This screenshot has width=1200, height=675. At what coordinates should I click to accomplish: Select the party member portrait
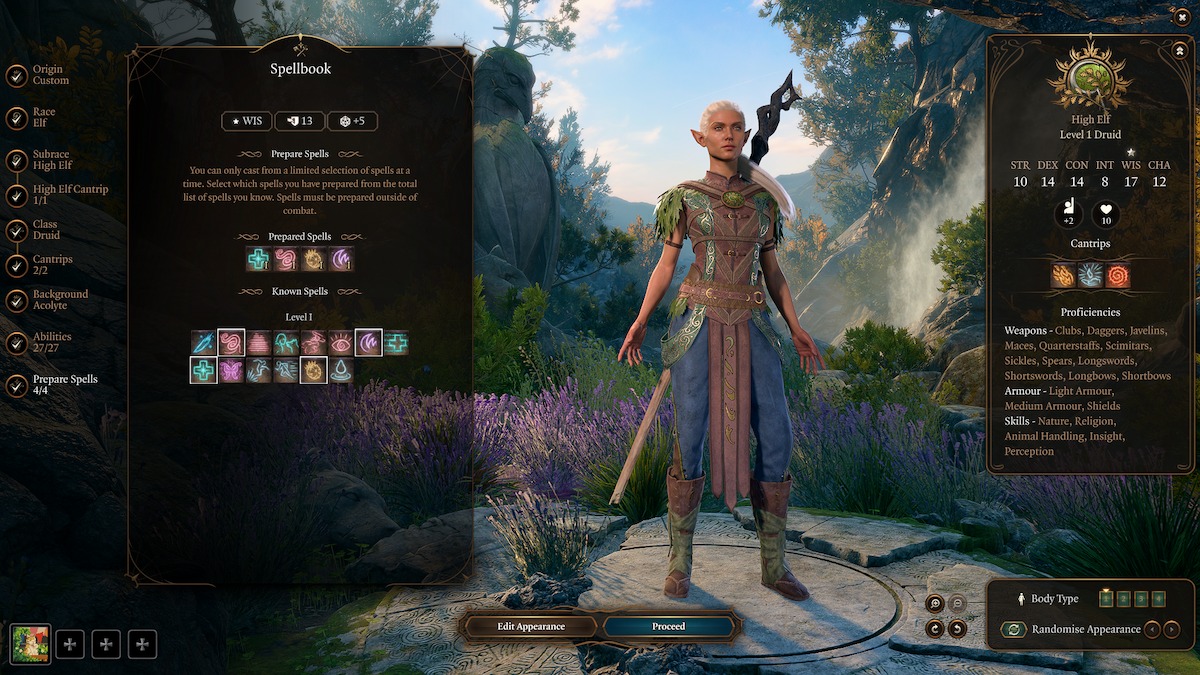pyautogui.click(x=30, y=644)
